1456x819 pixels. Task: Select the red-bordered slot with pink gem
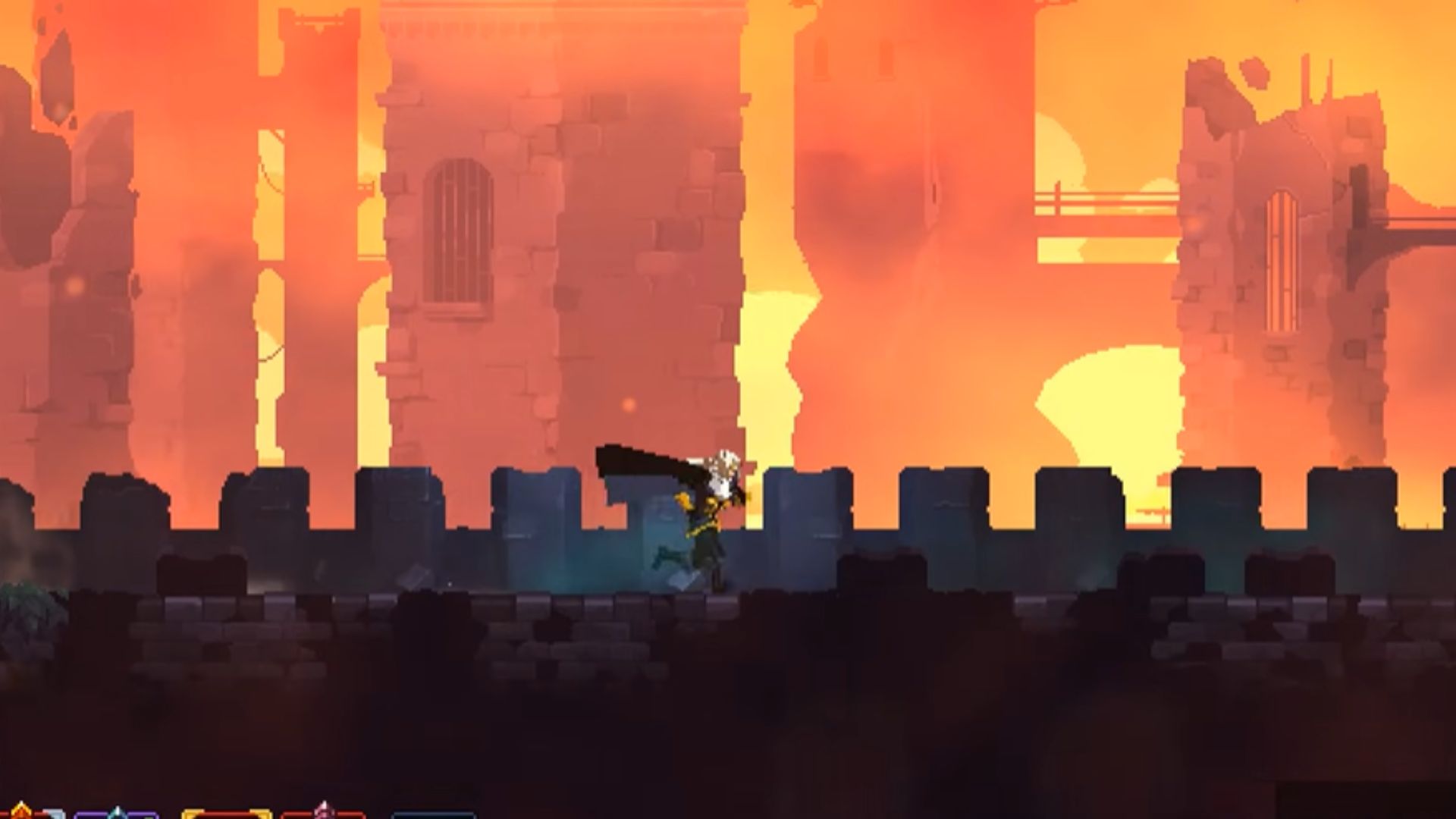[x=323, y=814]
